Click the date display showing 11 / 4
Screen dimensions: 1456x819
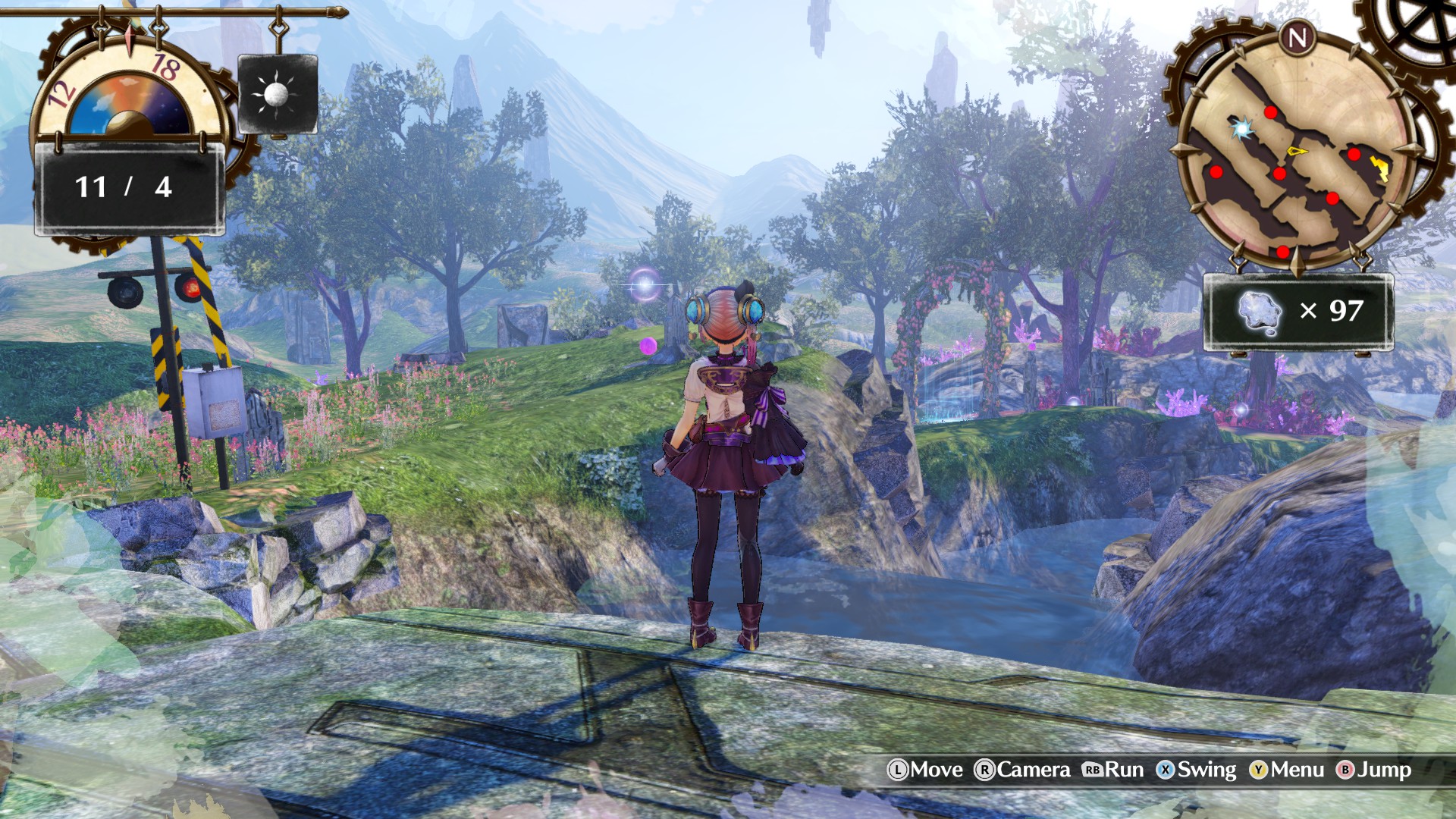click(x=124, y=188)
